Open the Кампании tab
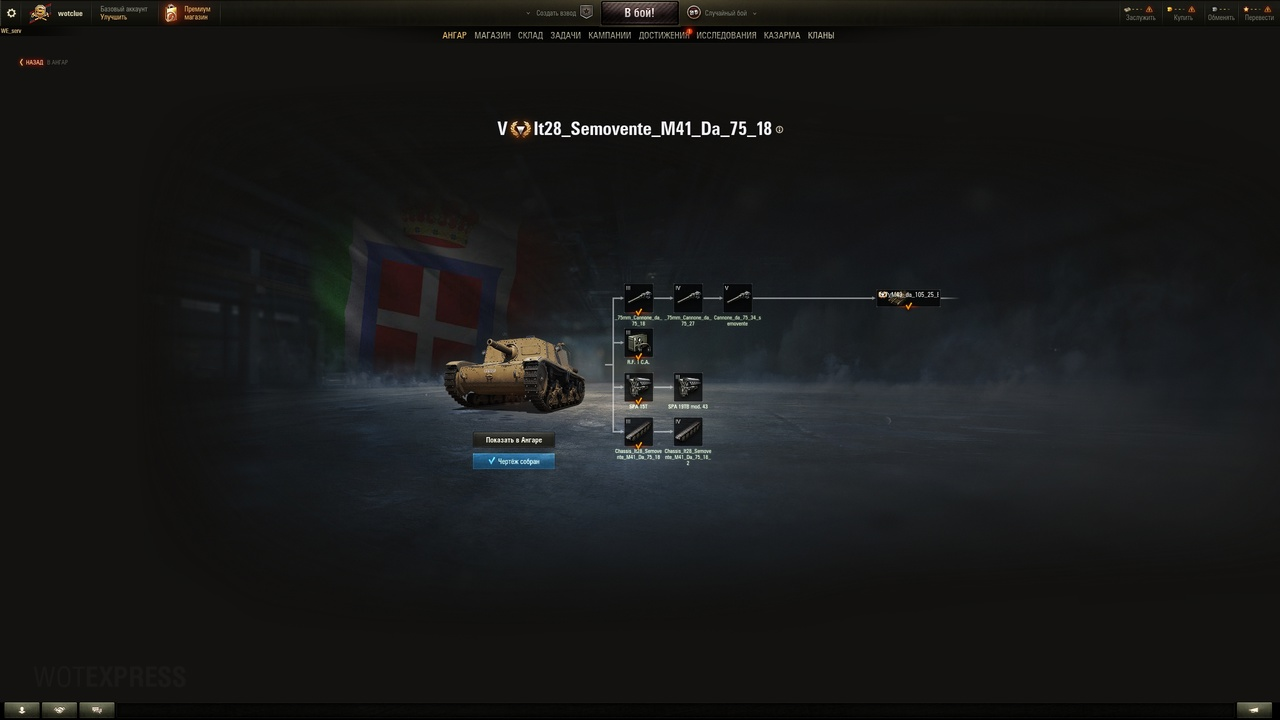Image resolution: width=1280 pixels, height=720 pixels. coord(610,35)
